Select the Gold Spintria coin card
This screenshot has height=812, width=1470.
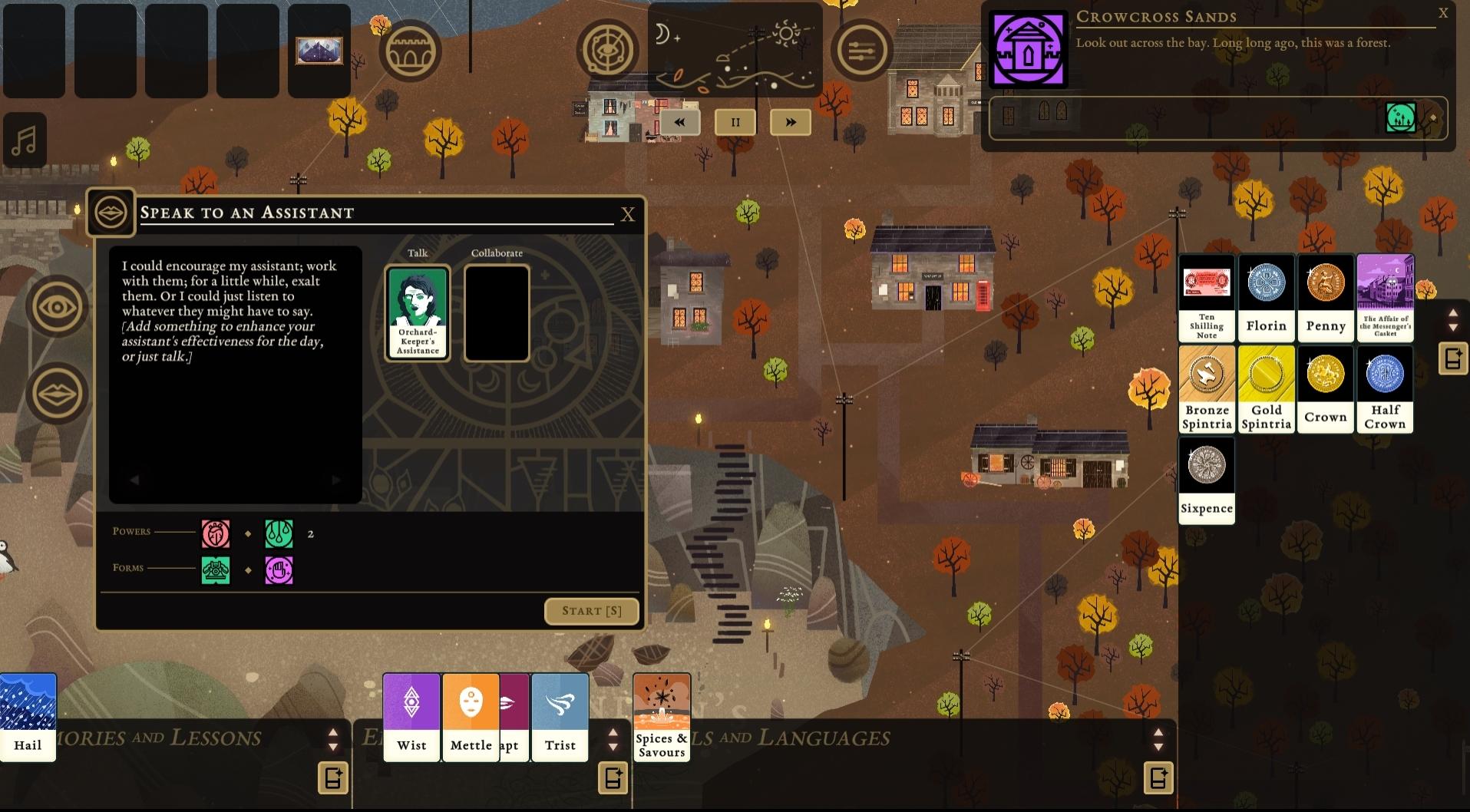point(1266,389)
